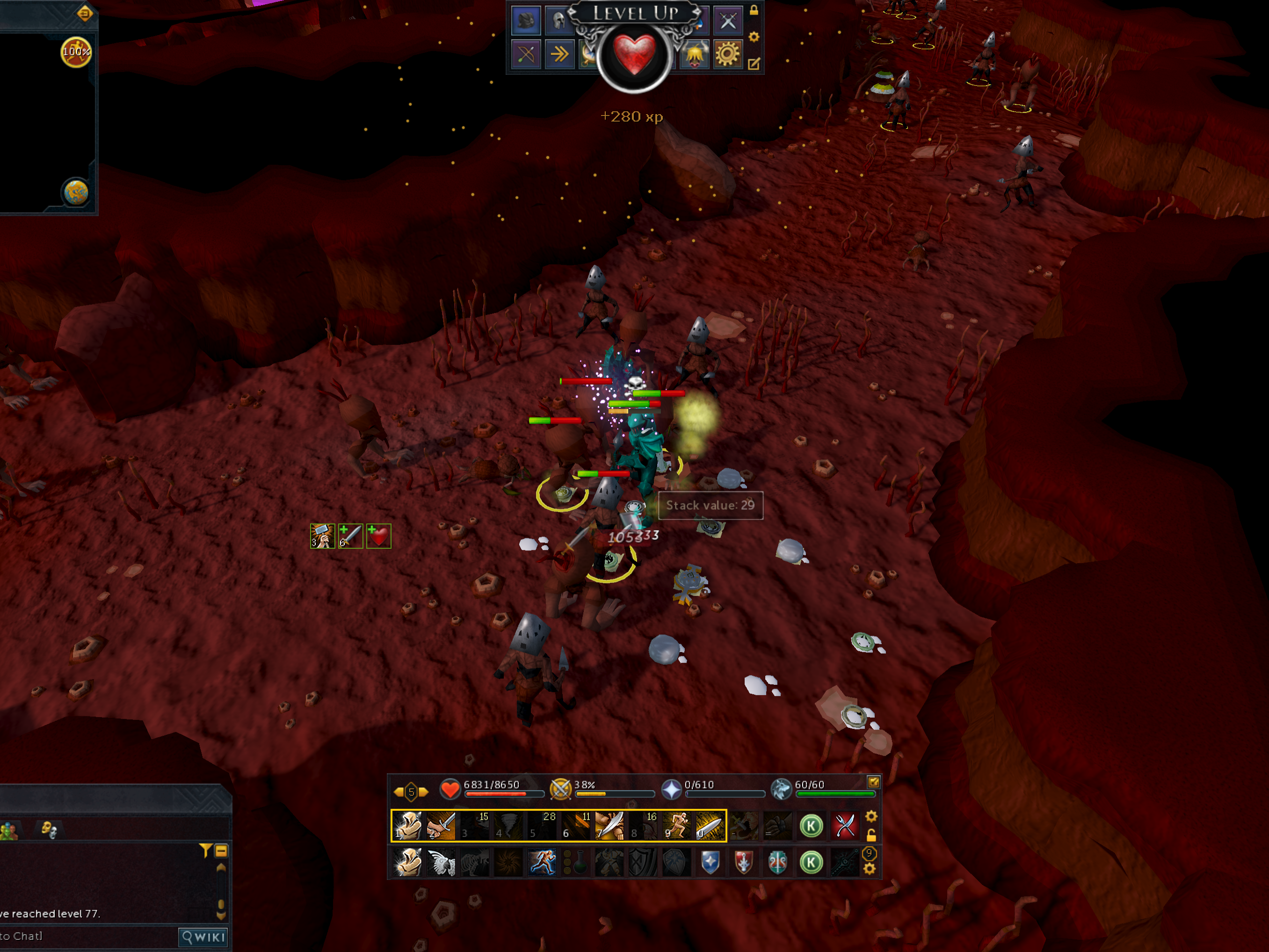
Task: Minimize the chat window
Action: tap(221, 851)
